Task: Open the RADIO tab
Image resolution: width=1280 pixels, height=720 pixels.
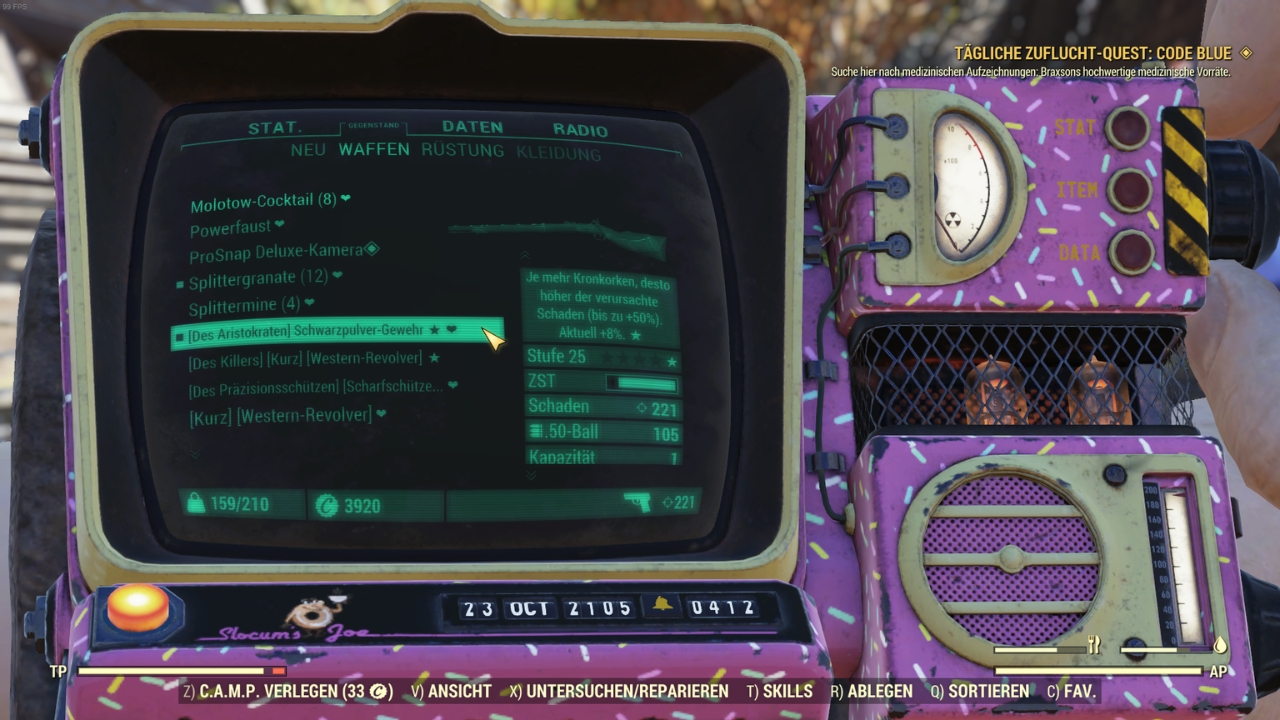Action: pyautogui.click(x=580, y=130)
